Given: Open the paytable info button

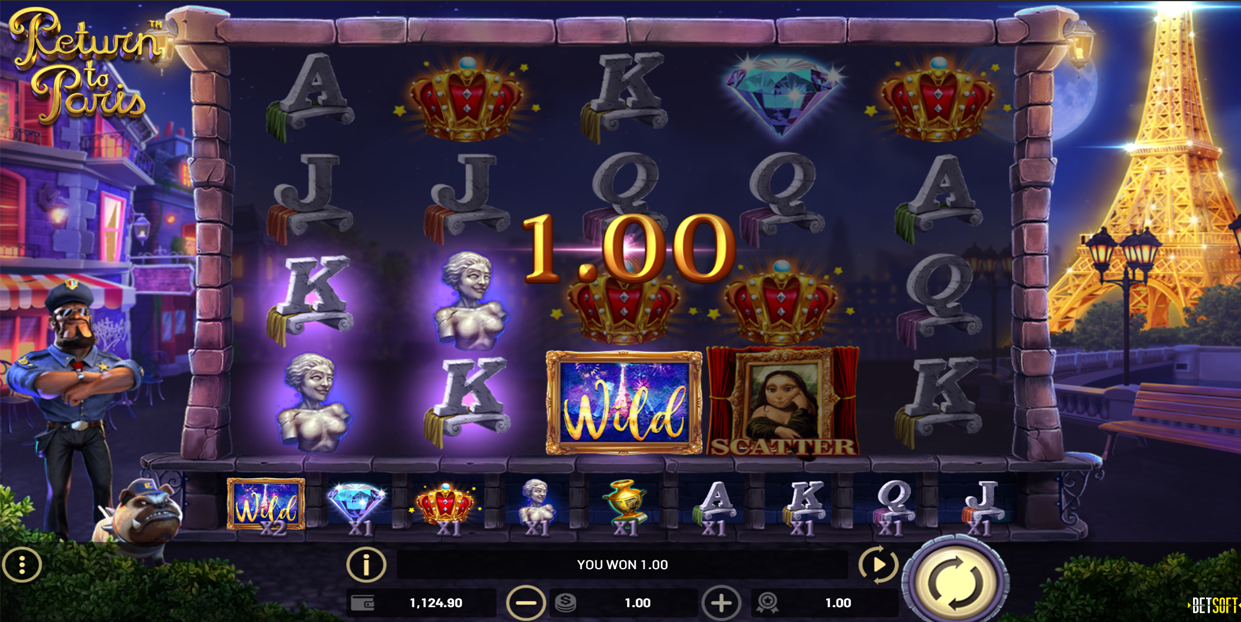Looking at the screenshot, I should tap(366, 565).
